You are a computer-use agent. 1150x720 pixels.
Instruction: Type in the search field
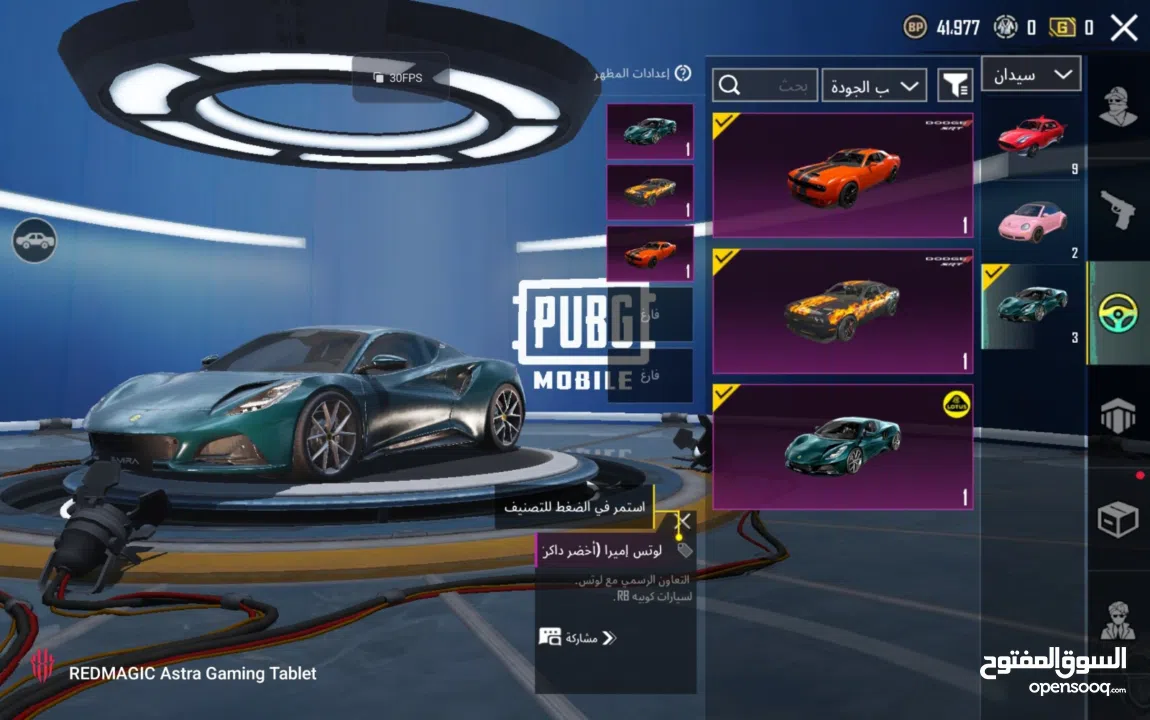point(765,86)
